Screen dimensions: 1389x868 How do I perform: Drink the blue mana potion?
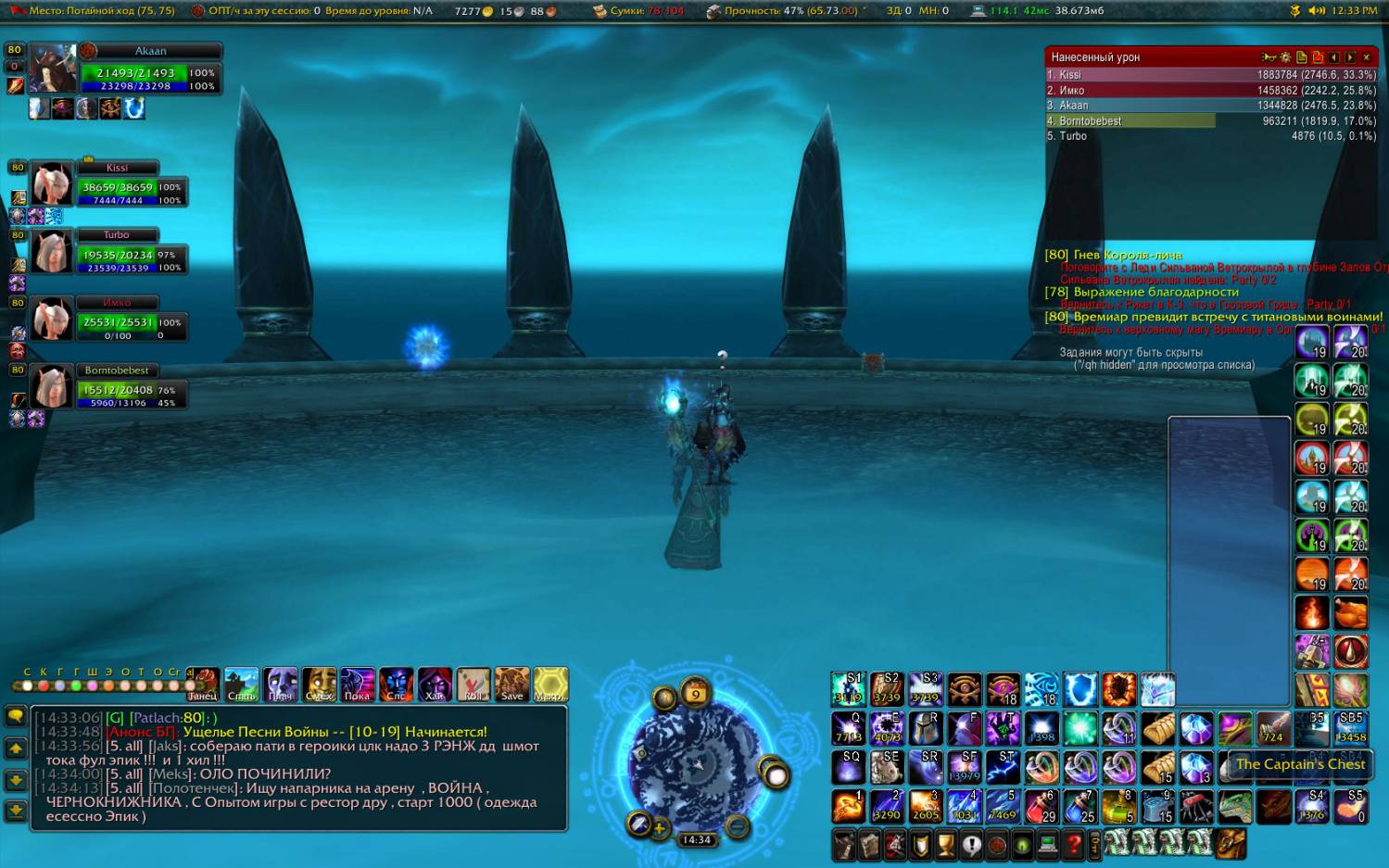click(x=1080, y=806)
